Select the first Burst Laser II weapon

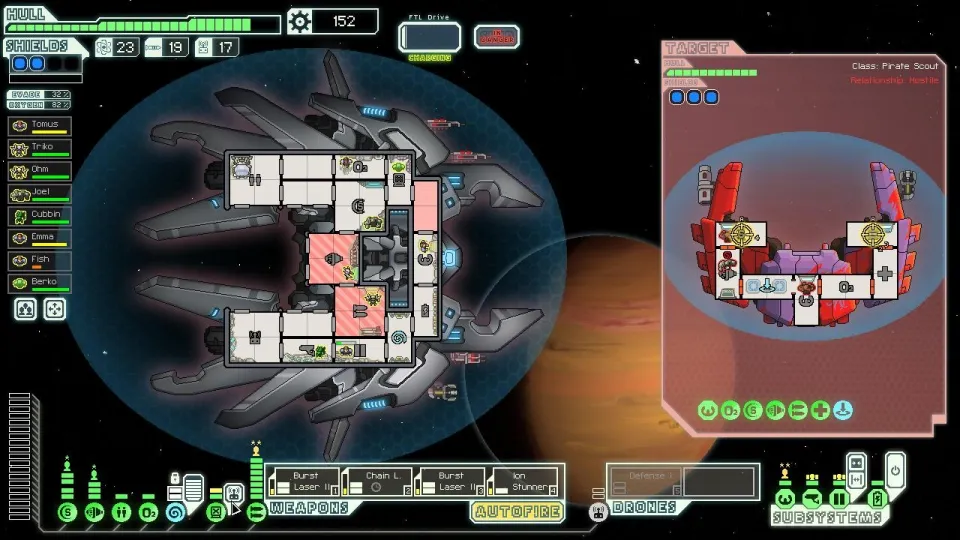point(303,482)
